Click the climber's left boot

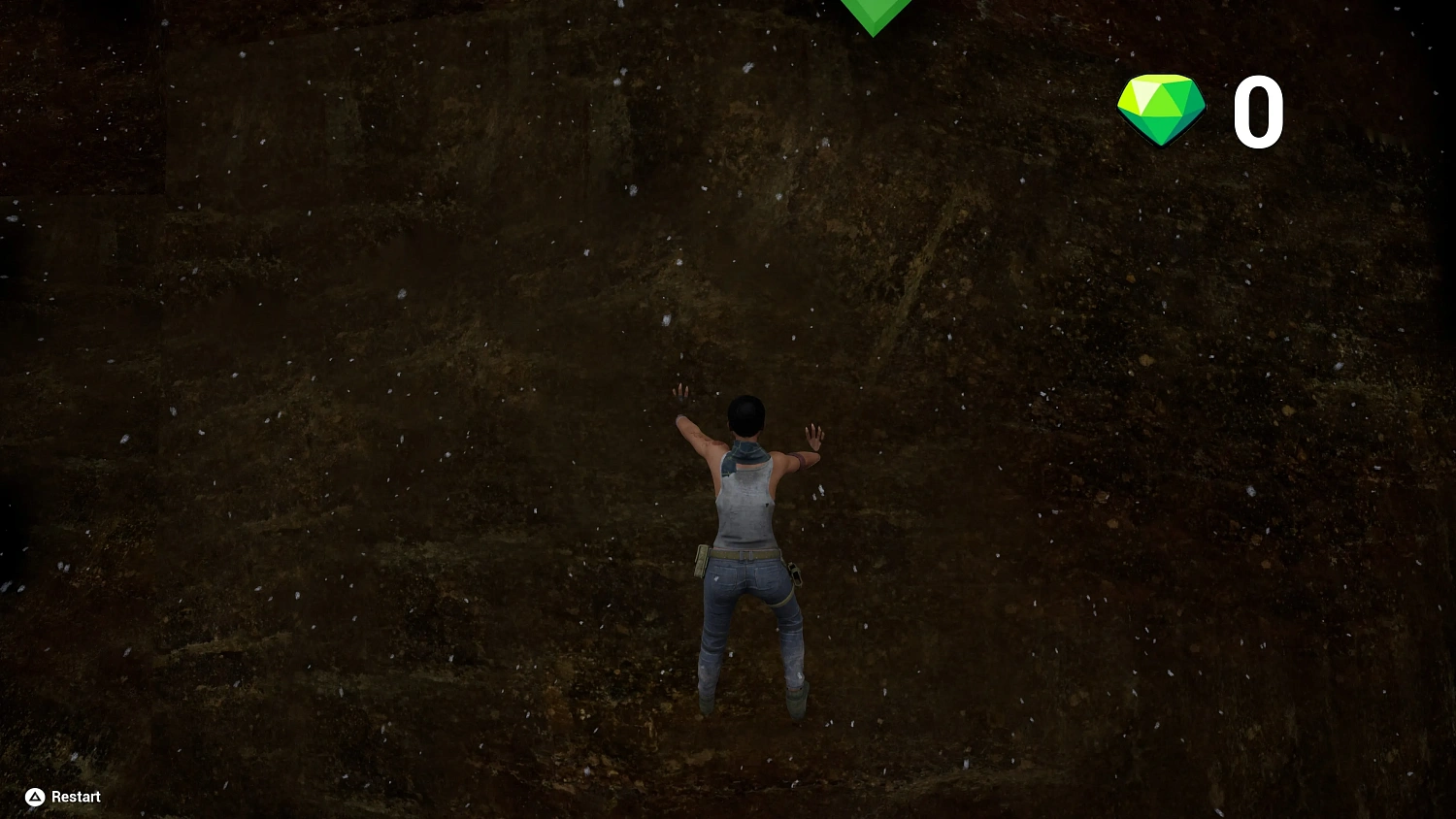pos(704,704)
